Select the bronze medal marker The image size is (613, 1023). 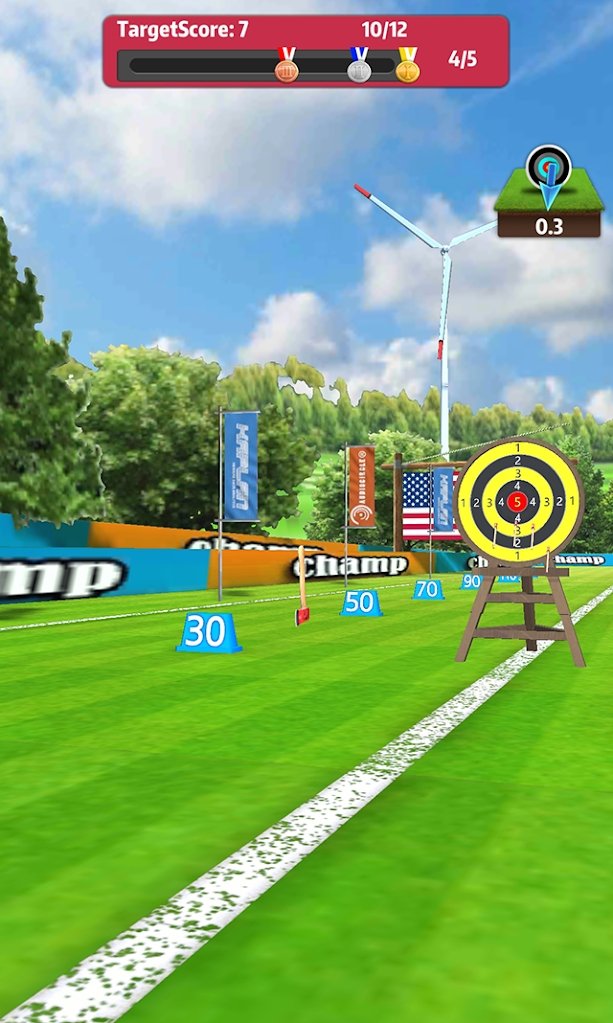[287, 66]
